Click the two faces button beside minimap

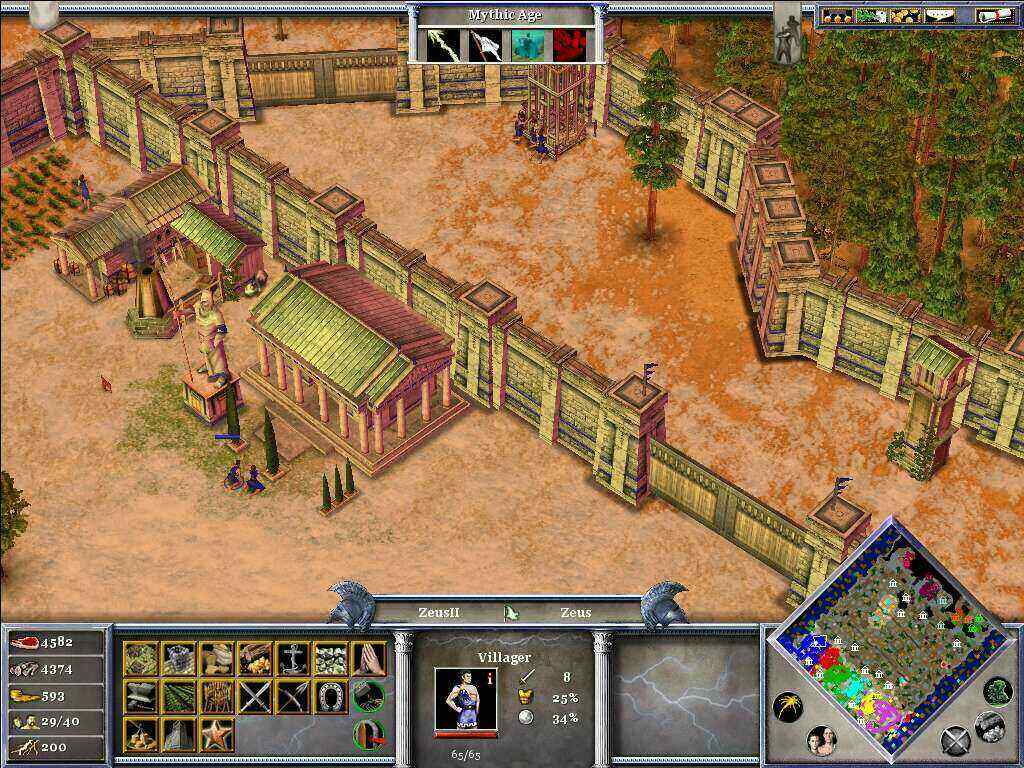tap(823, 741)
